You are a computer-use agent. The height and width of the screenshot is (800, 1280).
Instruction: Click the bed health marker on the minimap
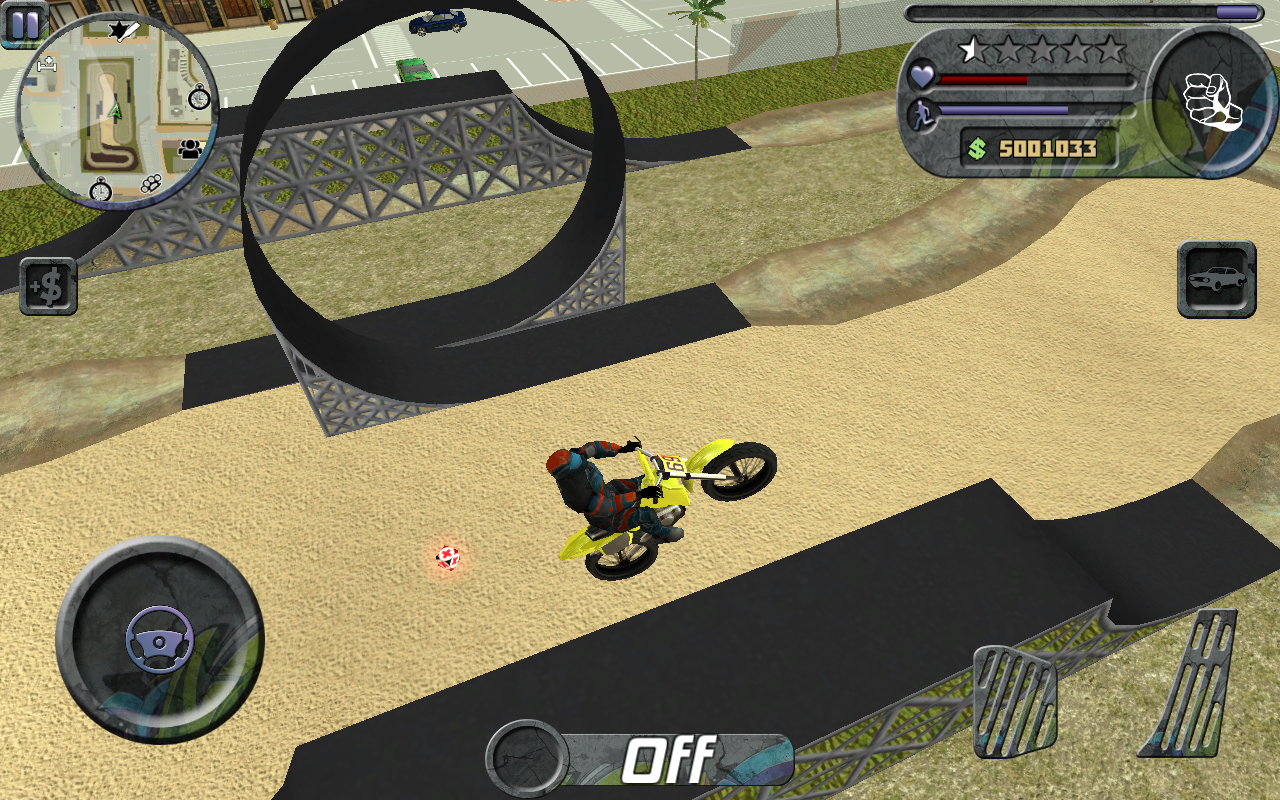pyautogui.click(x=47, y=65)
